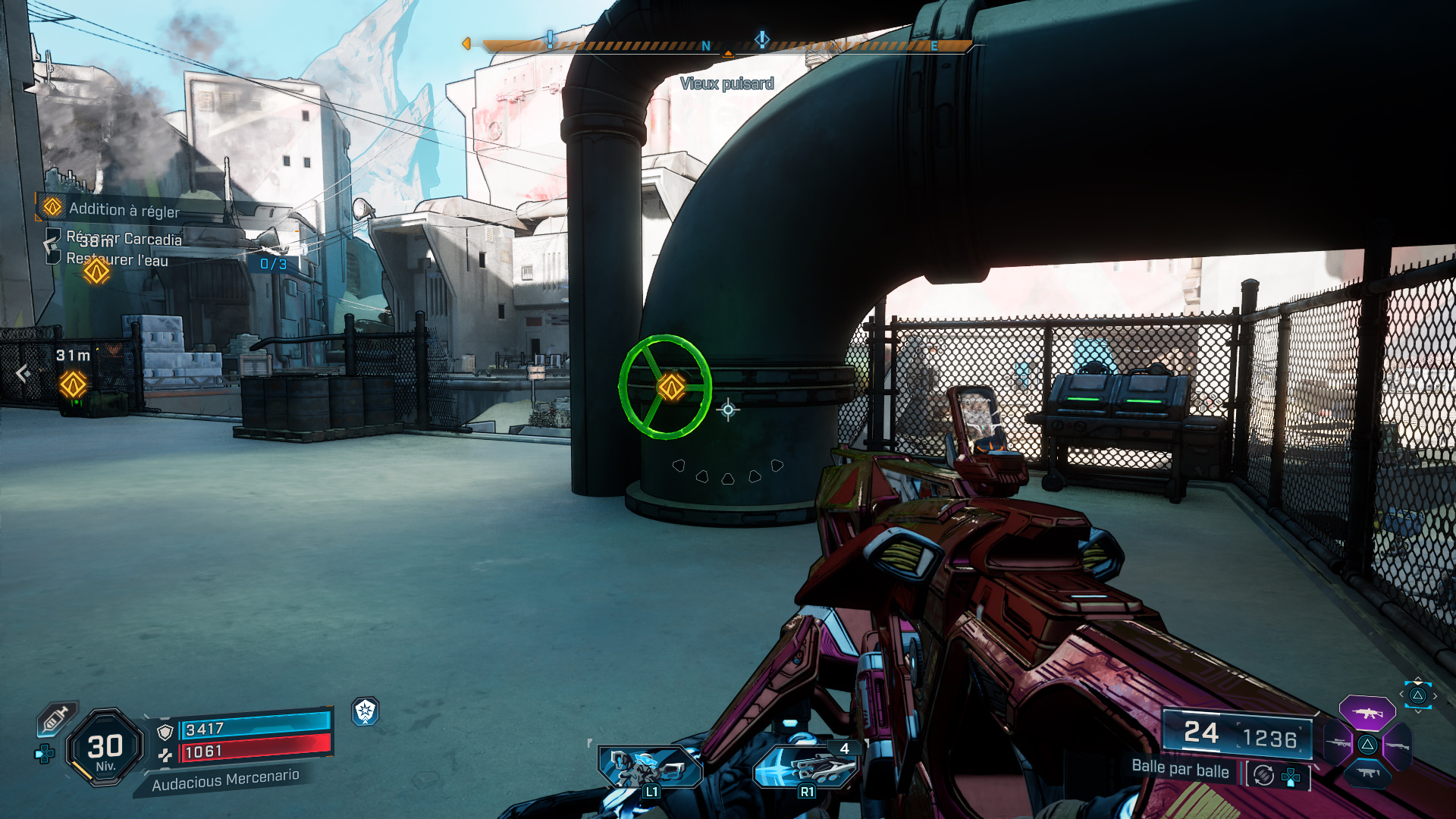Use the ordnance launcher ability icon
This screenshot has width=1456, height=819.
point(806,767)
